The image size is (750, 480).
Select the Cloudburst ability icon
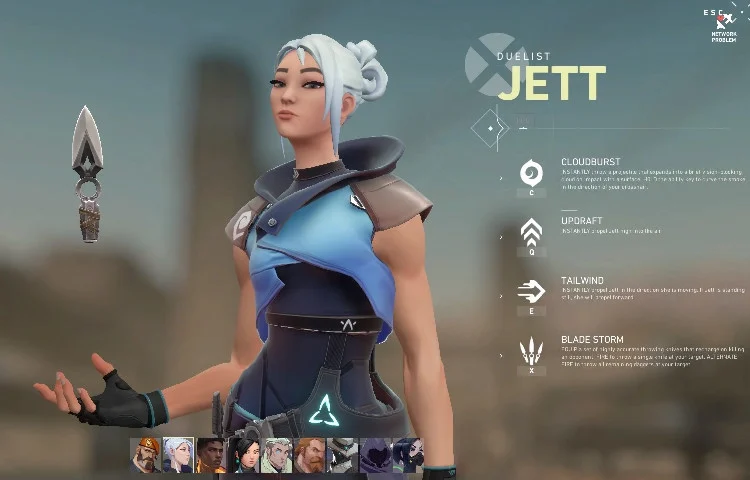pos(532,173)
